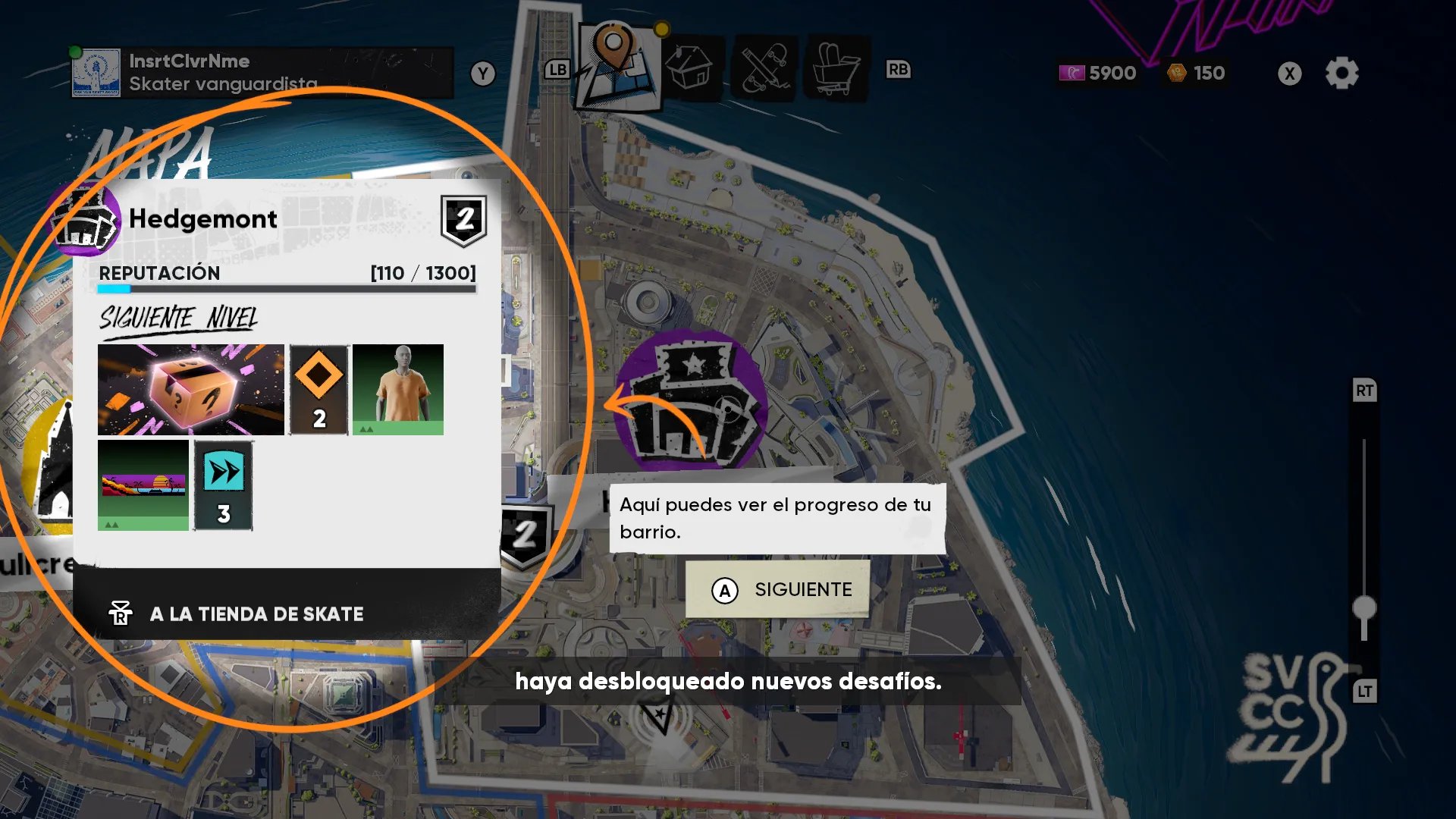Select the mystery box reward thumbnail
Screen dimensions: 1456x819
tap(191, 390)
